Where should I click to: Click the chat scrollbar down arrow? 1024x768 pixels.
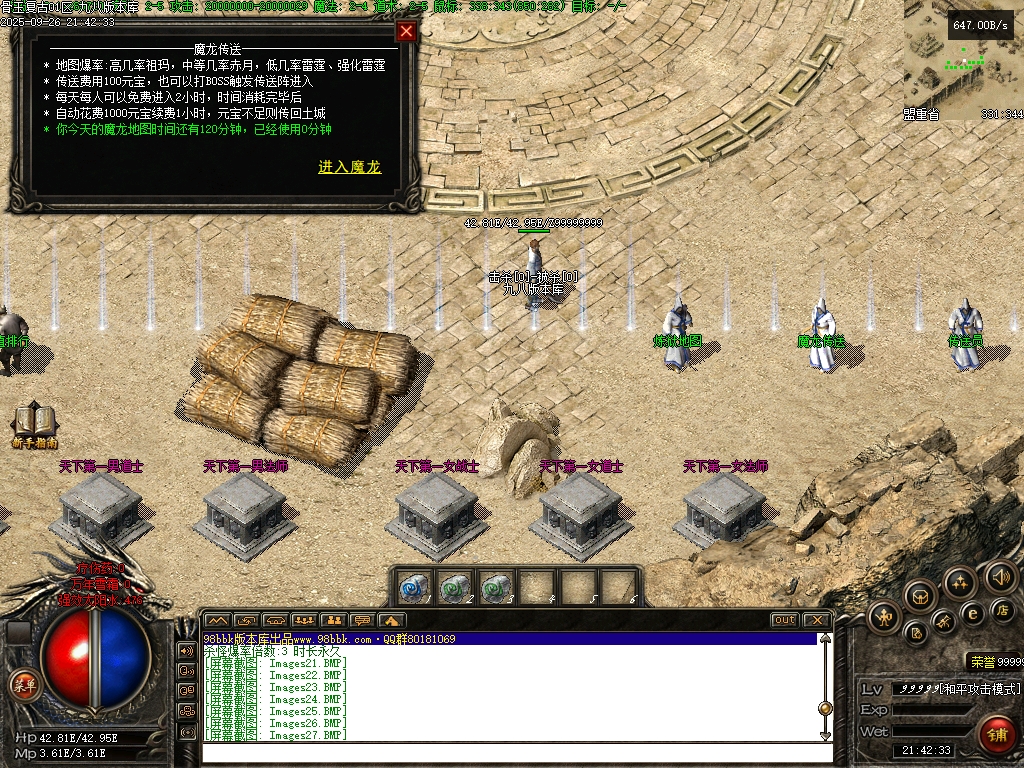click(825, 735)
